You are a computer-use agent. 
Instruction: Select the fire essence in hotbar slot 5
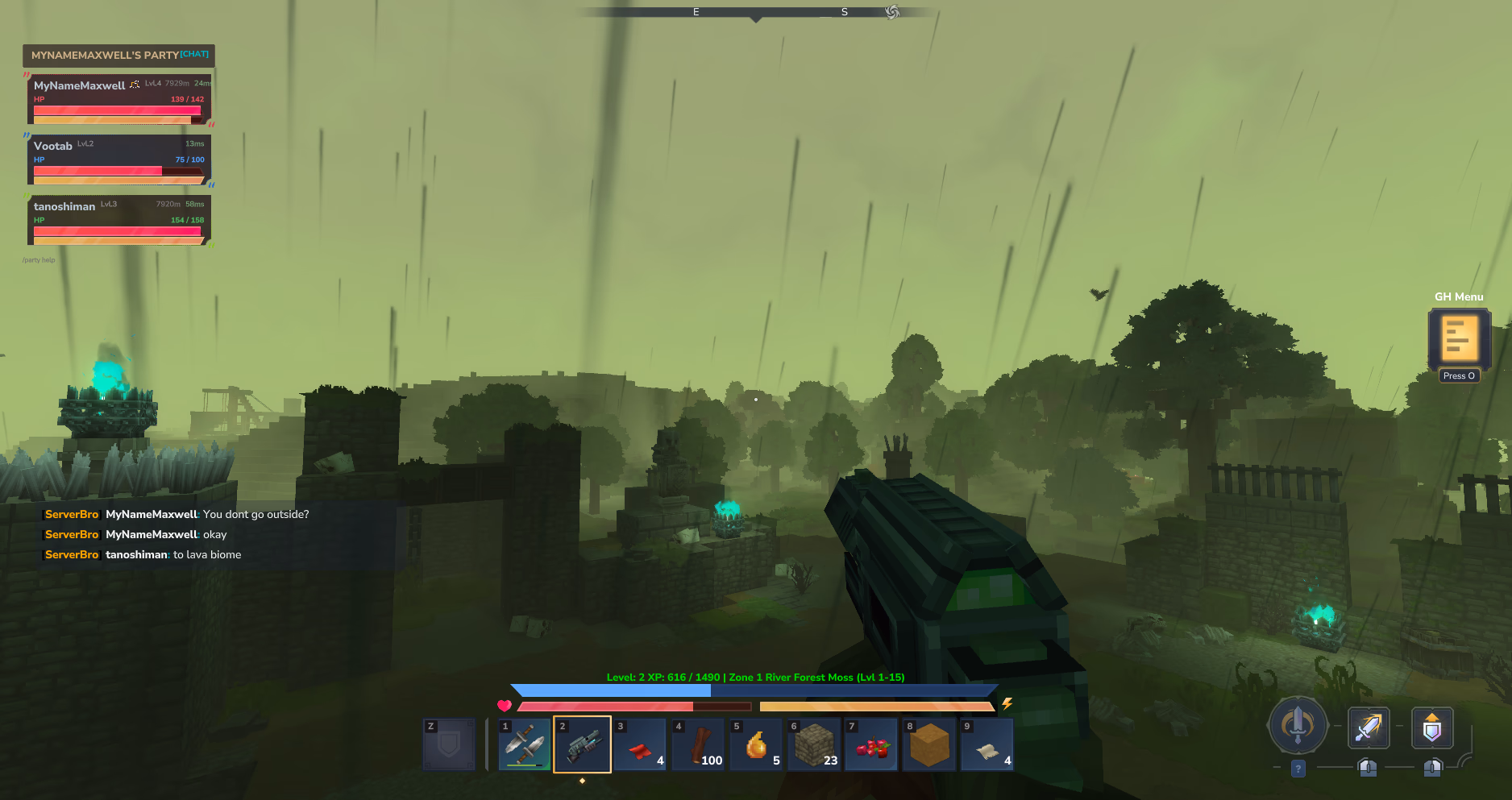click(755, 743)
